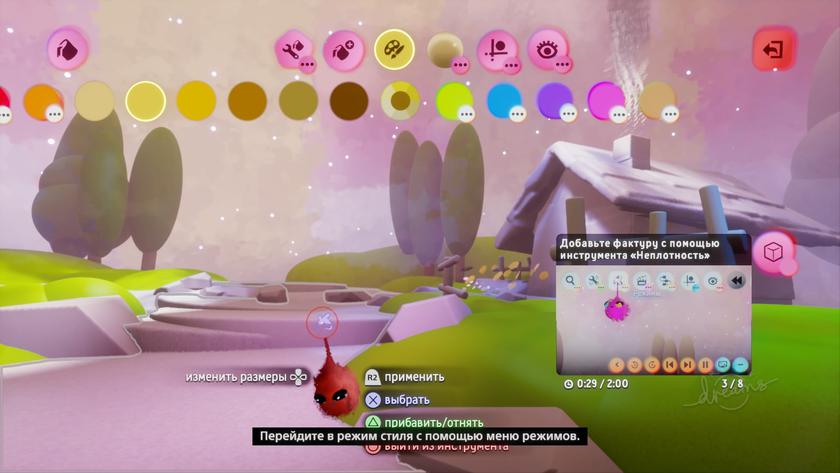The image size is (840, 473).
Task: Choose the magenta pink color swatch
Action: point(606,101)
